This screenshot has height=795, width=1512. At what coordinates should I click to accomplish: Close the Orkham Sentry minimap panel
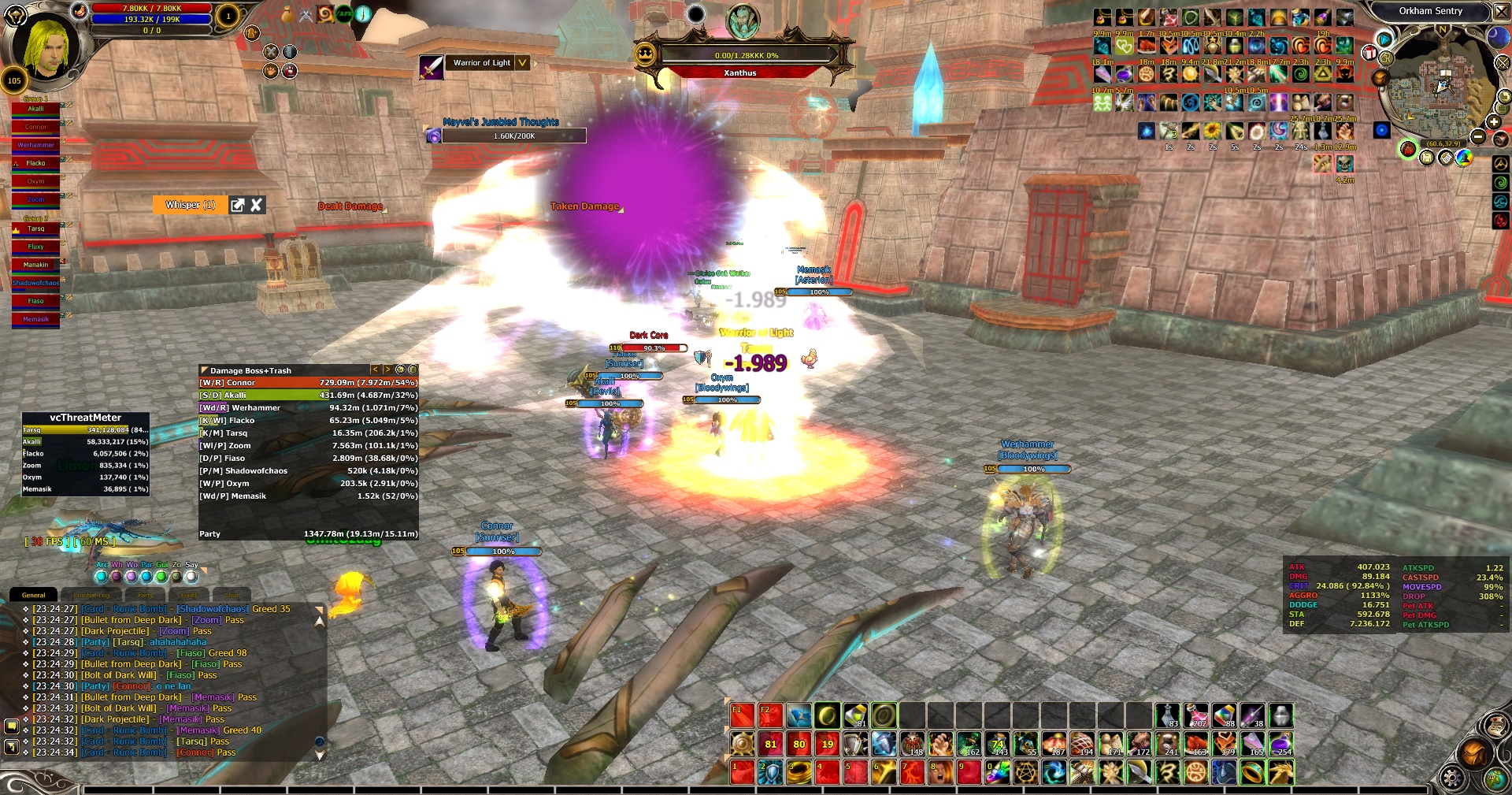1500,11
